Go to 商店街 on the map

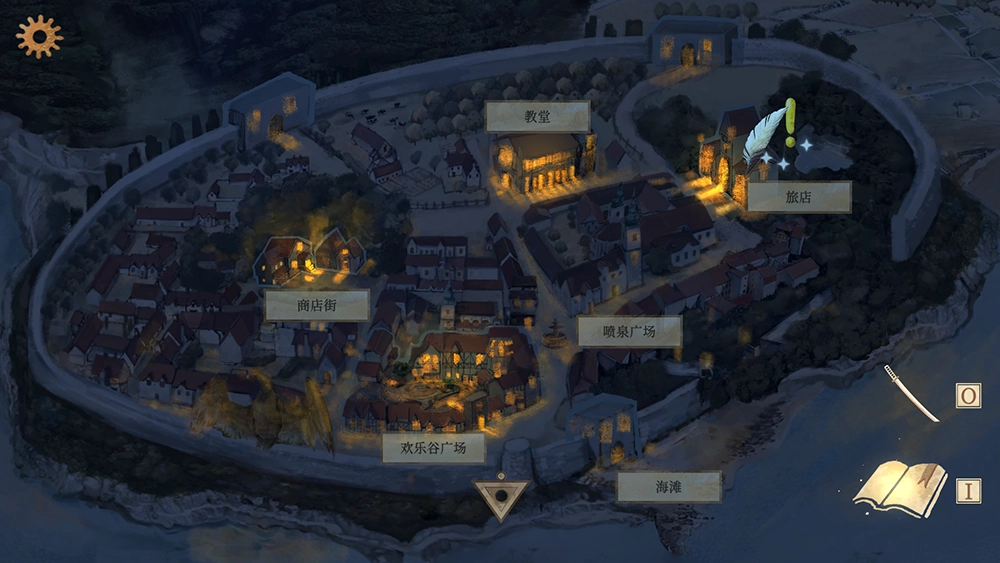tap(317, 305)
